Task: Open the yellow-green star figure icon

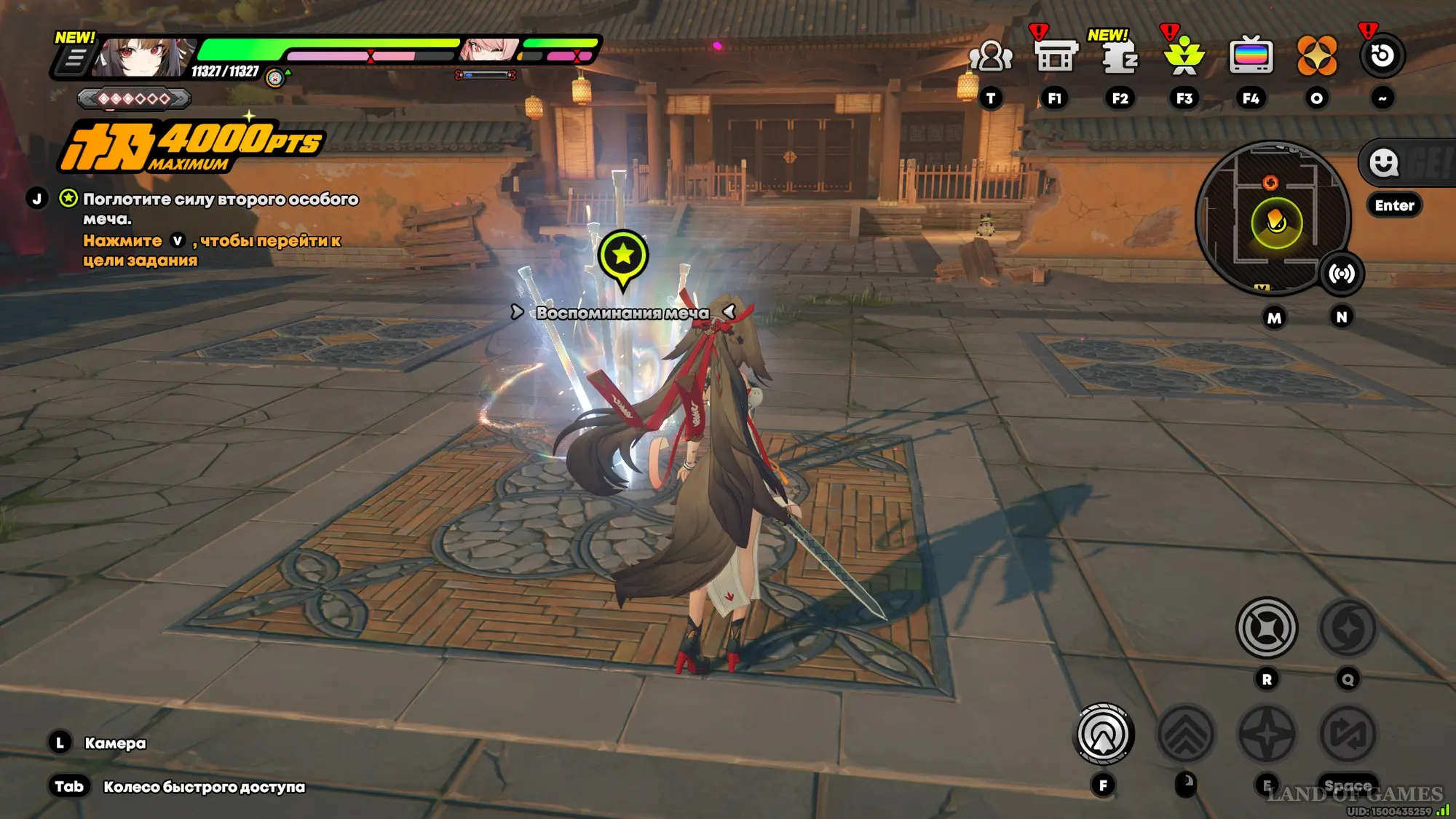Action: [1184, 56]
